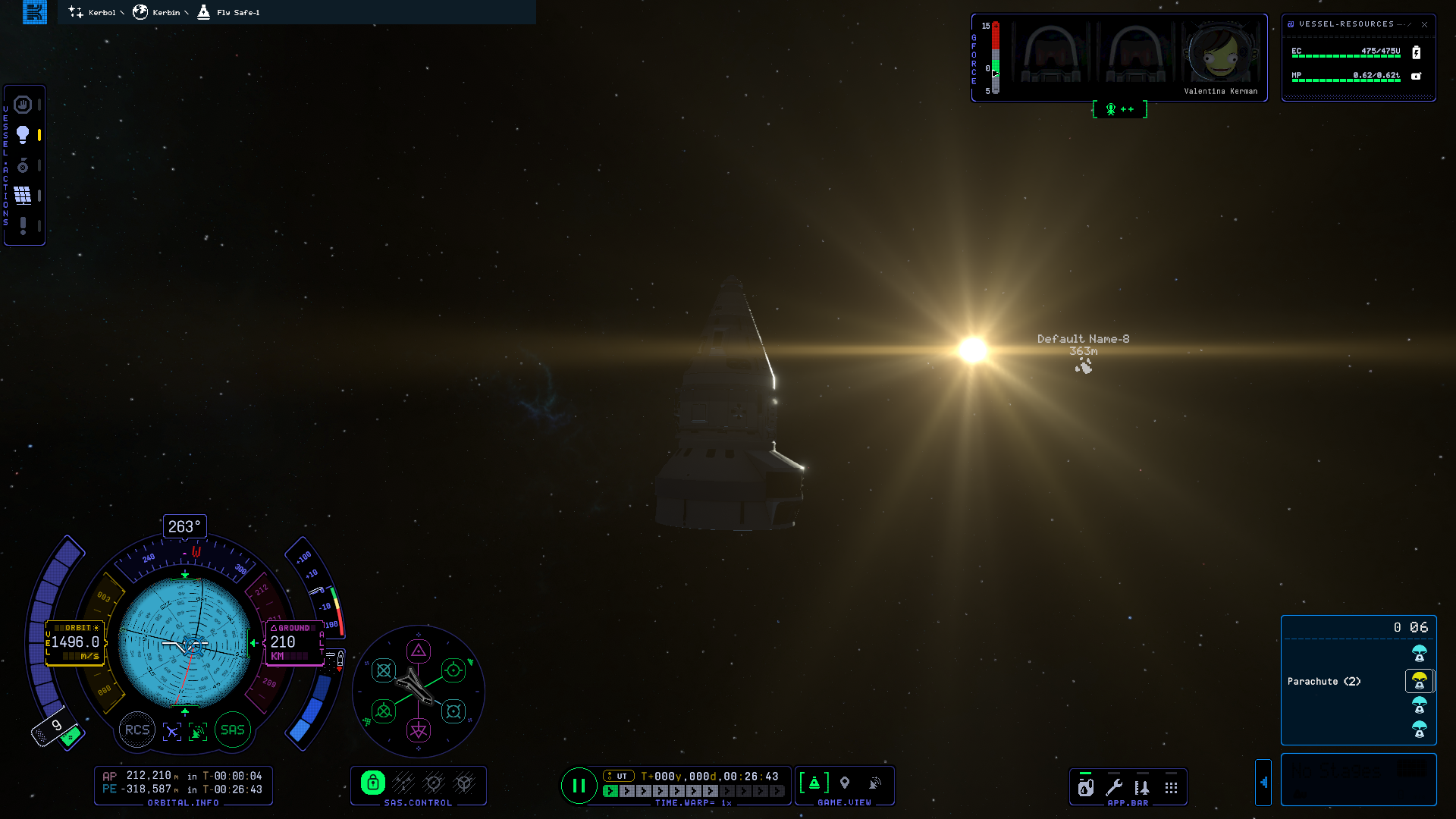Image resolution: width=1456 pixels, height=819 pixels.
Task: Switch game view to map pin mode
Action: coord(845,783)
